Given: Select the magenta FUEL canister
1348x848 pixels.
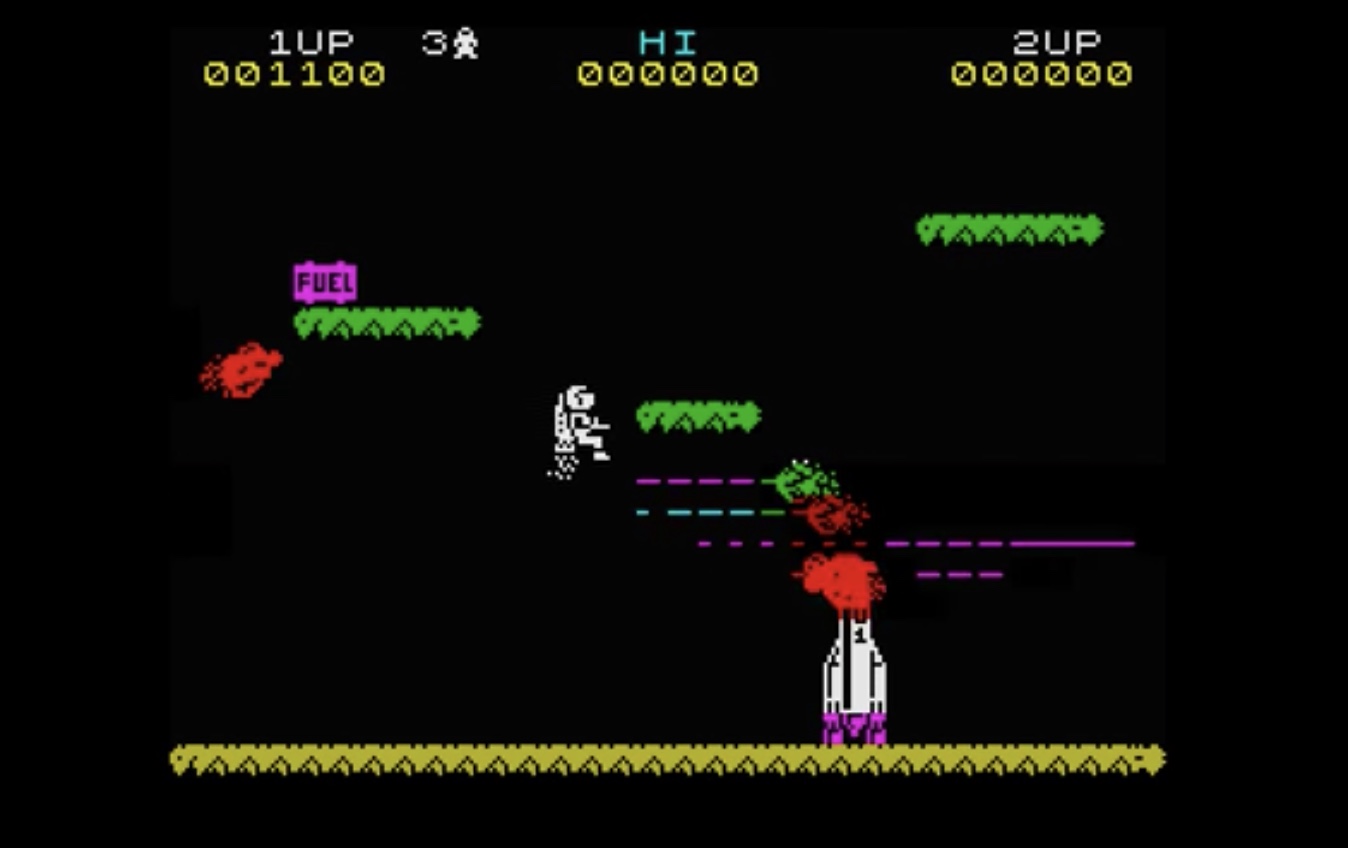Looking at the screenshot, I should (x=322, y=282).
